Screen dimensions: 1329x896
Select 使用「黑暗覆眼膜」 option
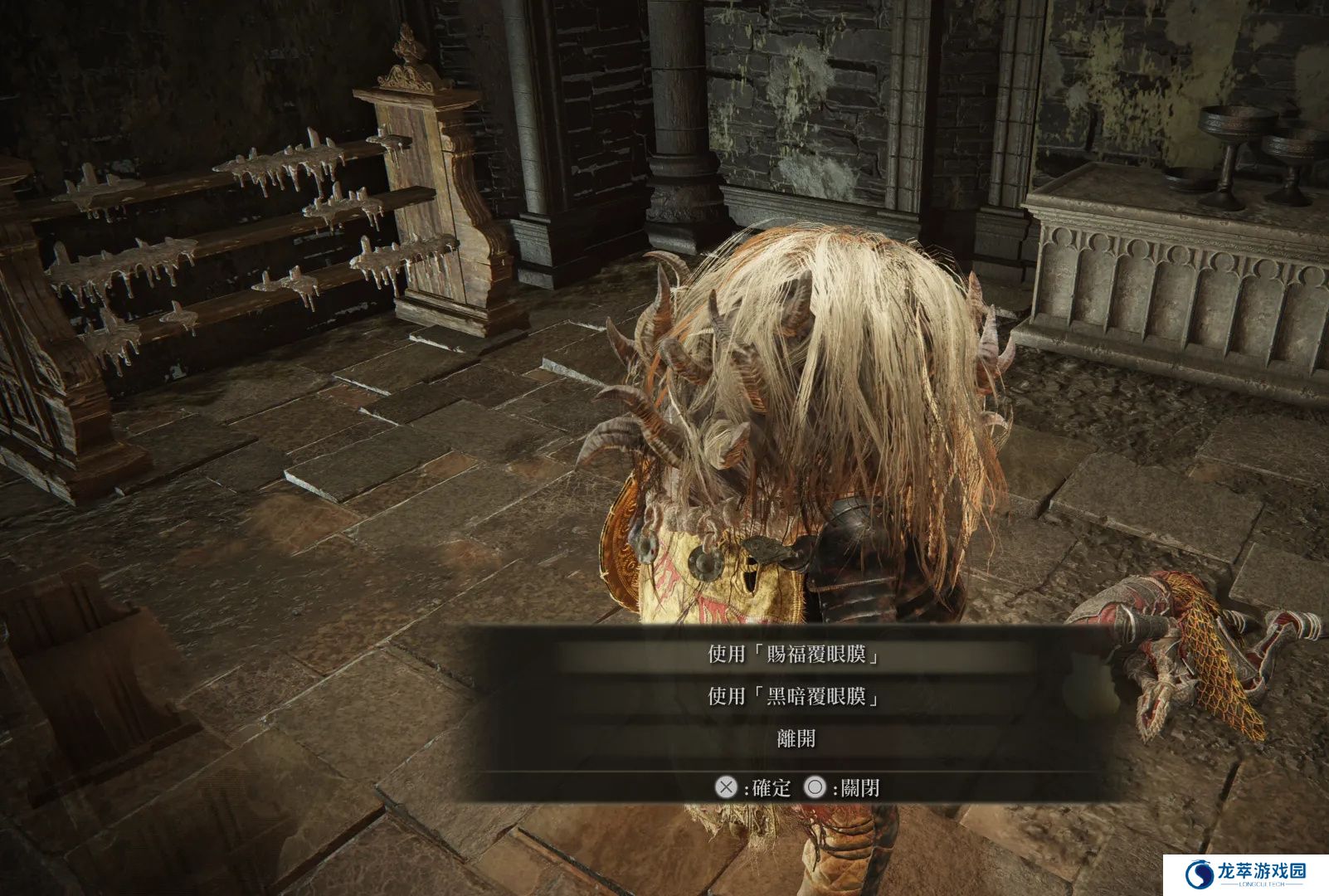click(794, 696)
